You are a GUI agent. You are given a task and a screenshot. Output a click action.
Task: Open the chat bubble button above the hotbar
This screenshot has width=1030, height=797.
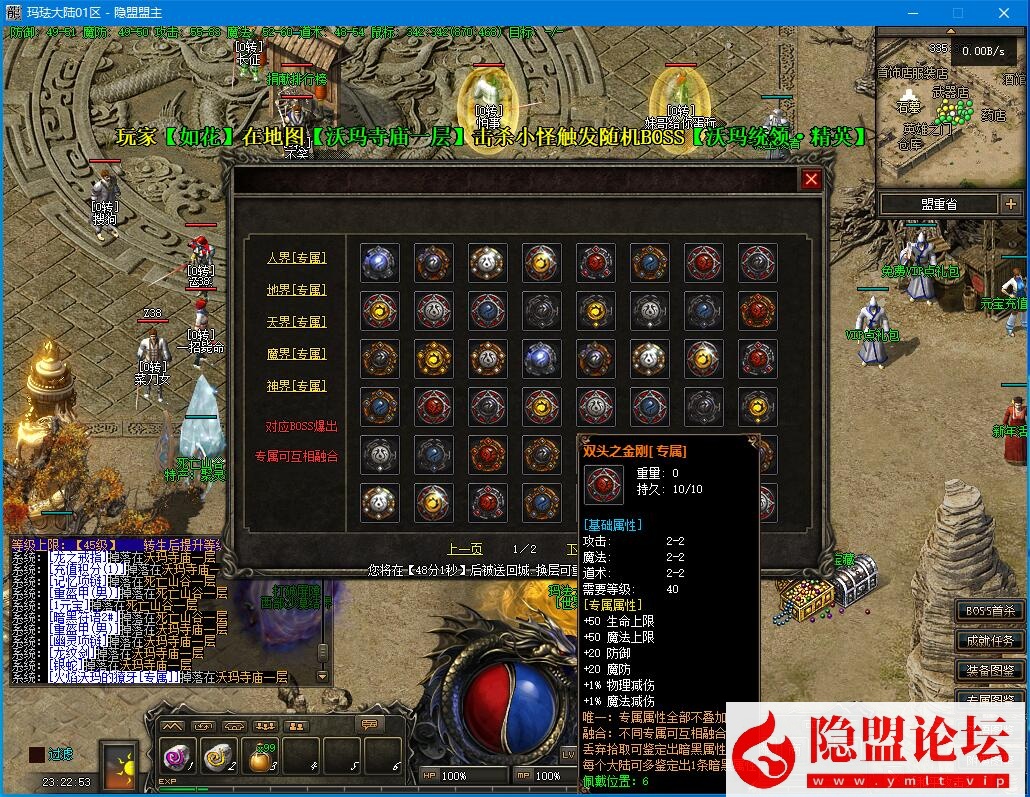(371, 724)
